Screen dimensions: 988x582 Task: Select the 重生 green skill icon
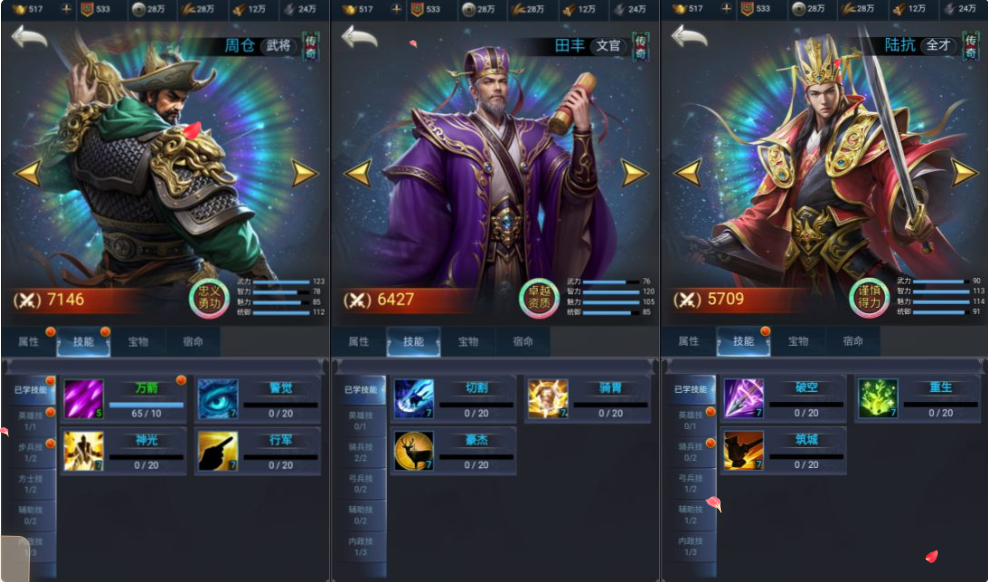[877, 399]
